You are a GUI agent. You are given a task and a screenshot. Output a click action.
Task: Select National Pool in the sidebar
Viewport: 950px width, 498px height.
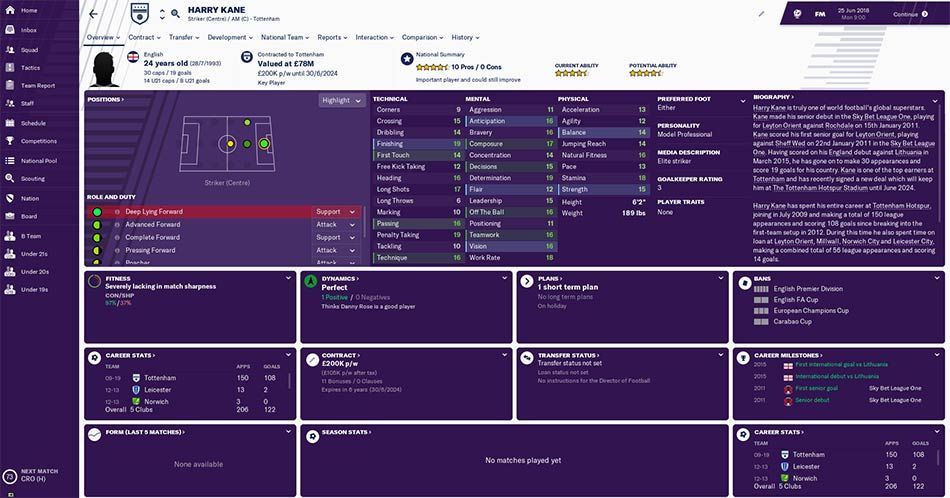click(x=38, y=160)
